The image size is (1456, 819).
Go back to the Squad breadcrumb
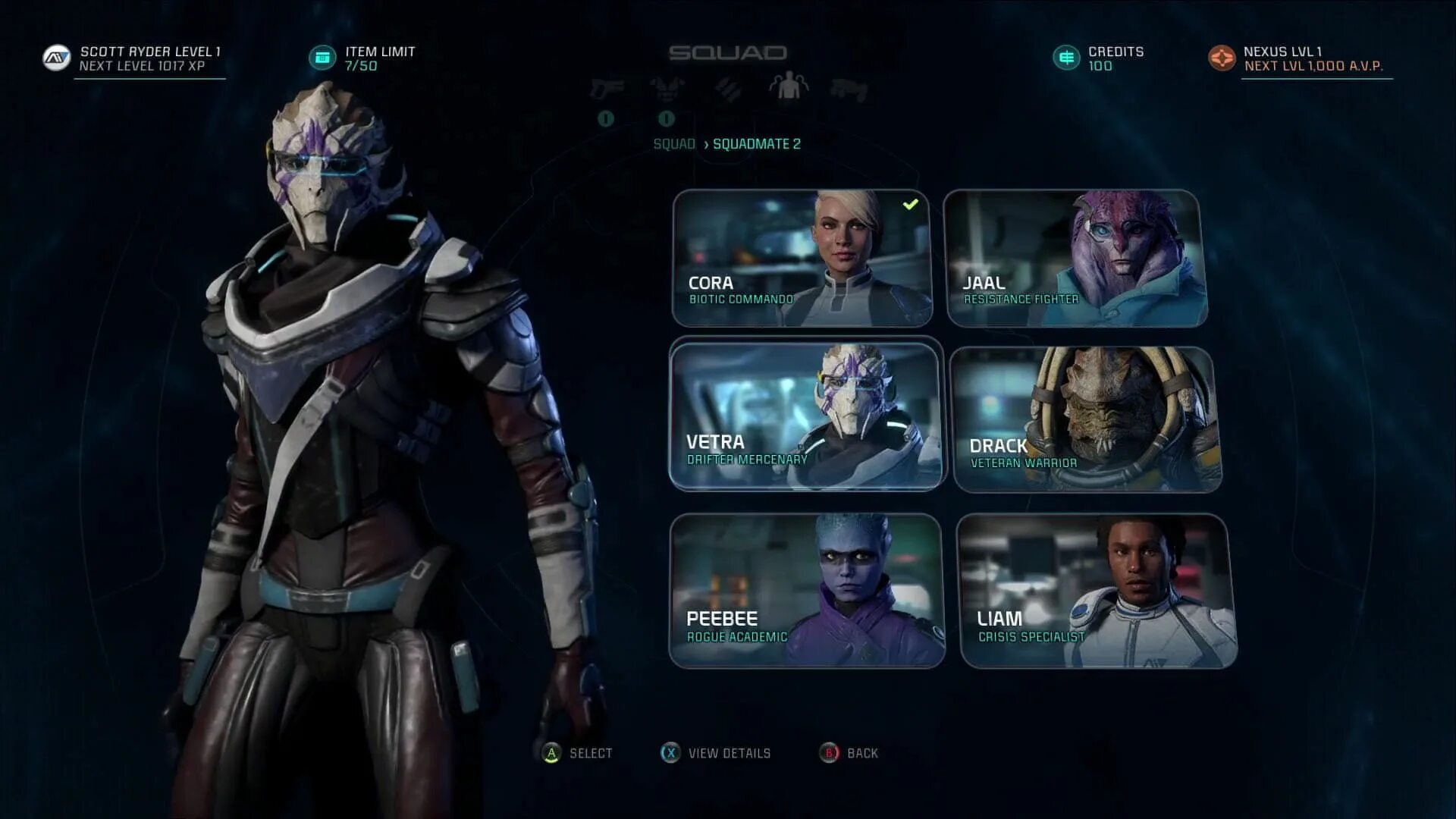pos(674,144)
